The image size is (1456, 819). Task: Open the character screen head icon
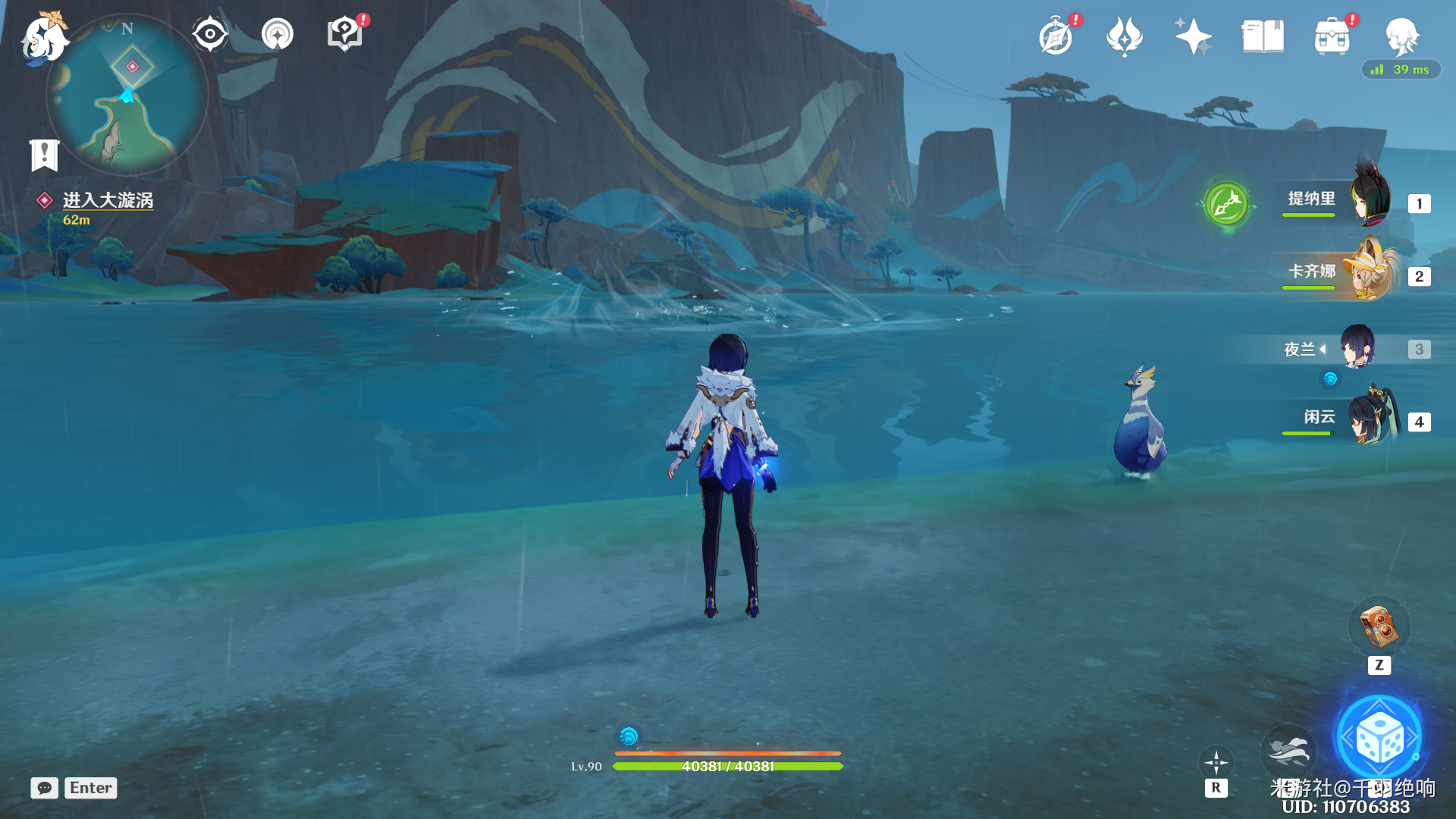(1401, 36)
